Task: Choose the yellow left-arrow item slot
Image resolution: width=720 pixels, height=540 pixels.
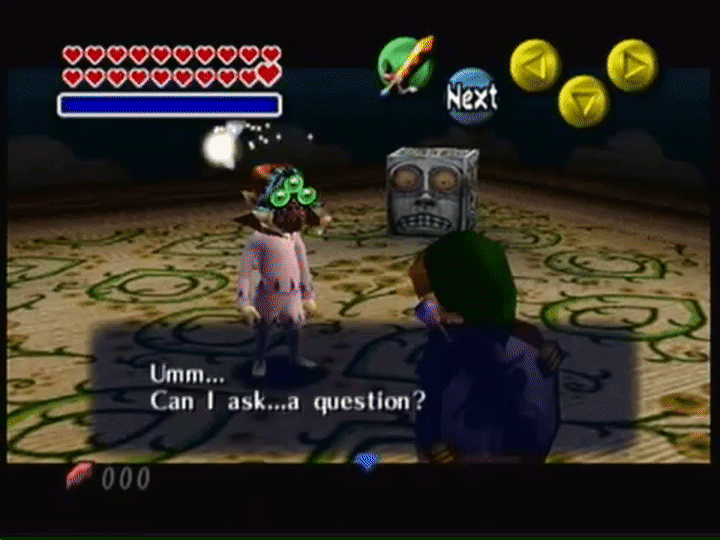Action: (x=535, y=65)
